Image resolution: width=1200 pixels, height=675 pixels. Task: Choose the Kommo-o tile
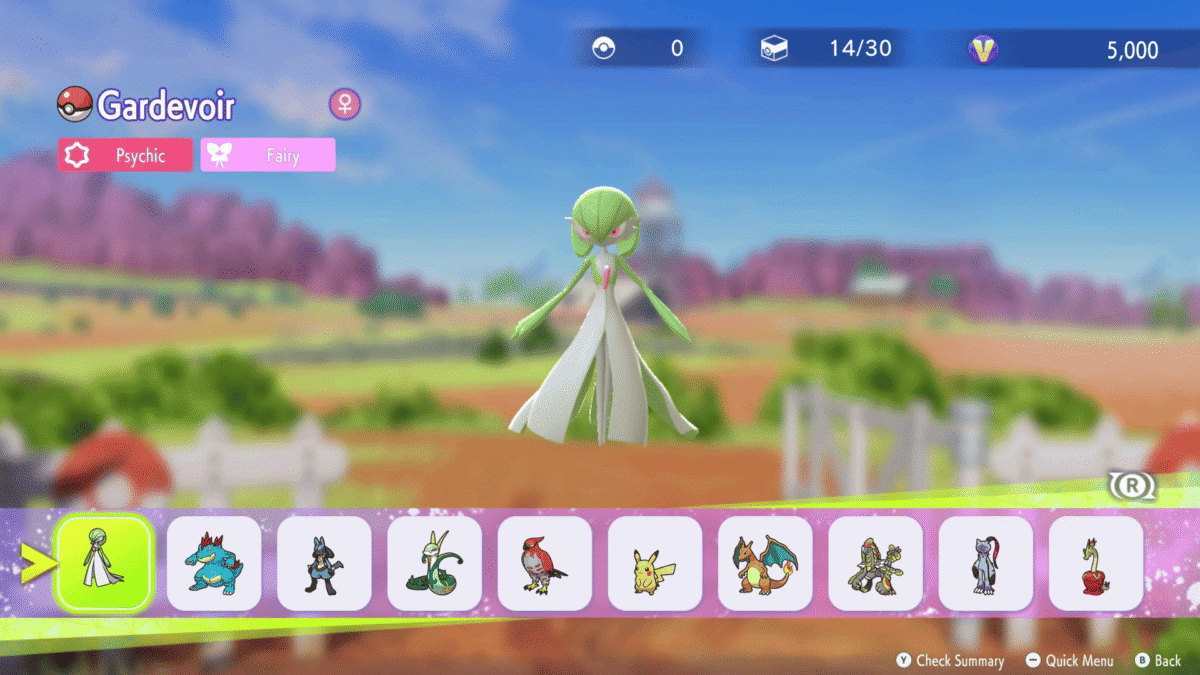pyautogui.click(x=875, y=563)
